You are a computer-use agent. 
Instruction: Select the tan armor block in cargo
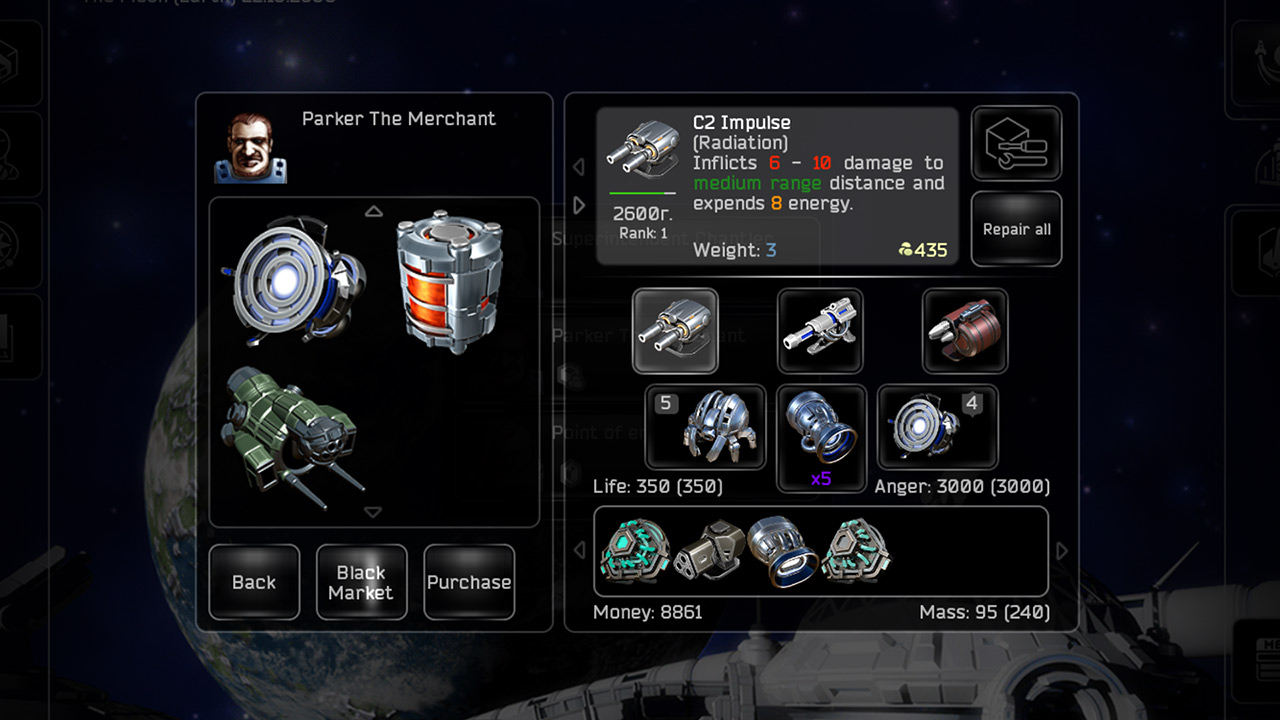point(709,551)
